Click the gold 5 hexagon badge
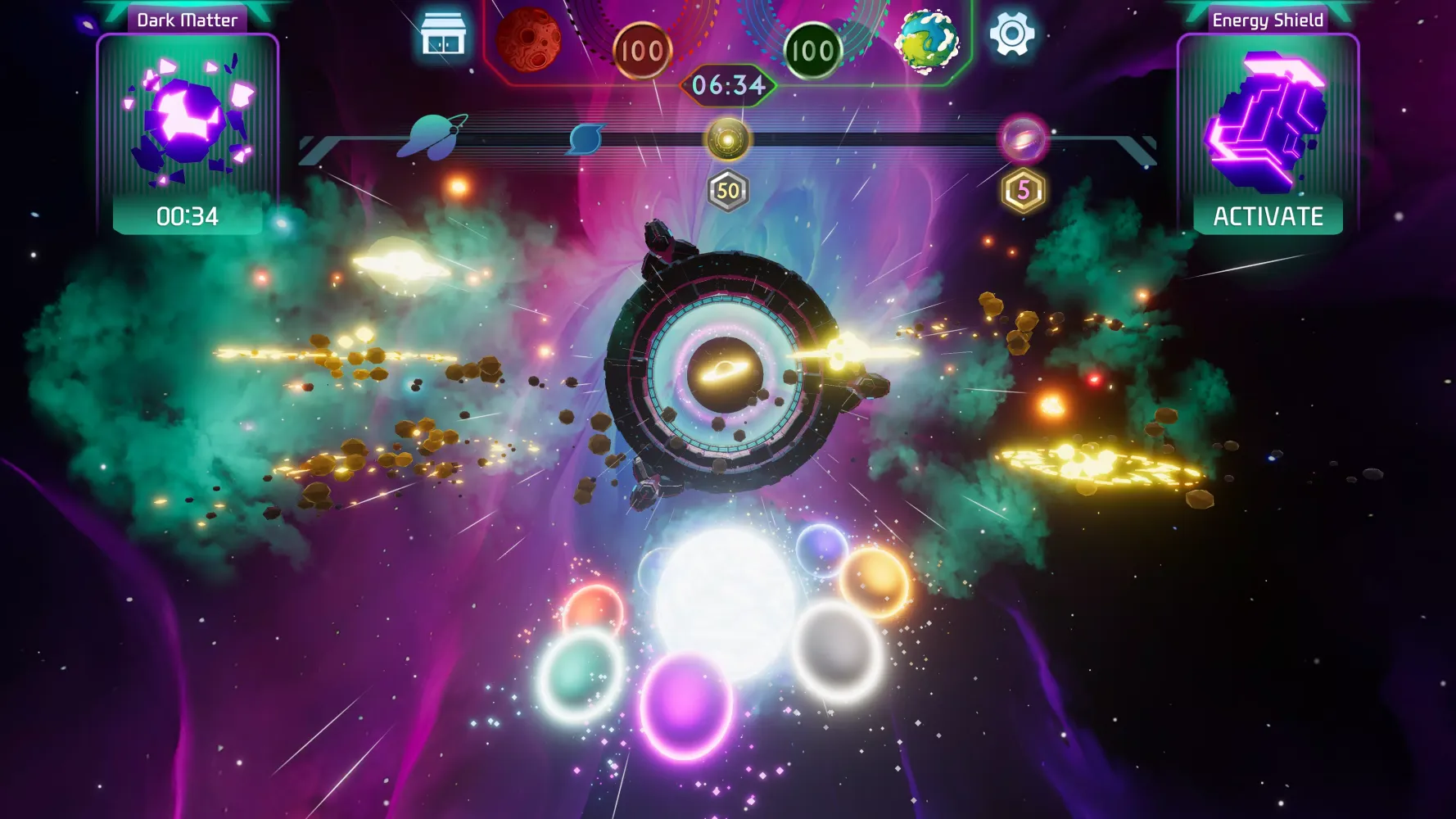 tap(1024, 189)
